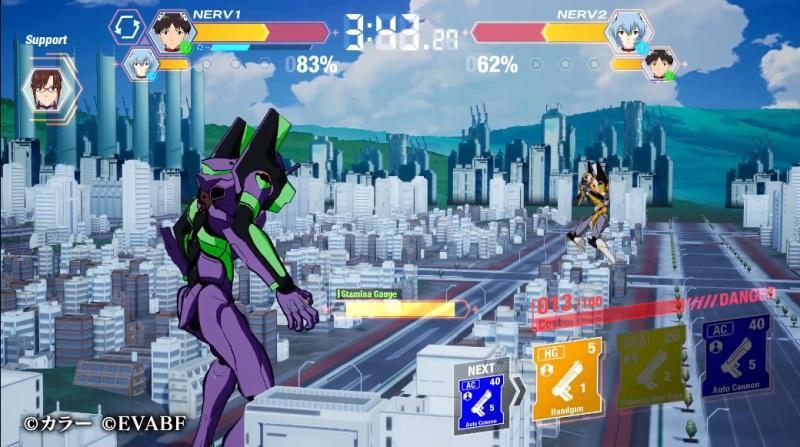Click the NEXT Auto Cannon preview card
Screen dimensions: 800x447
click(x=482, y=397)
